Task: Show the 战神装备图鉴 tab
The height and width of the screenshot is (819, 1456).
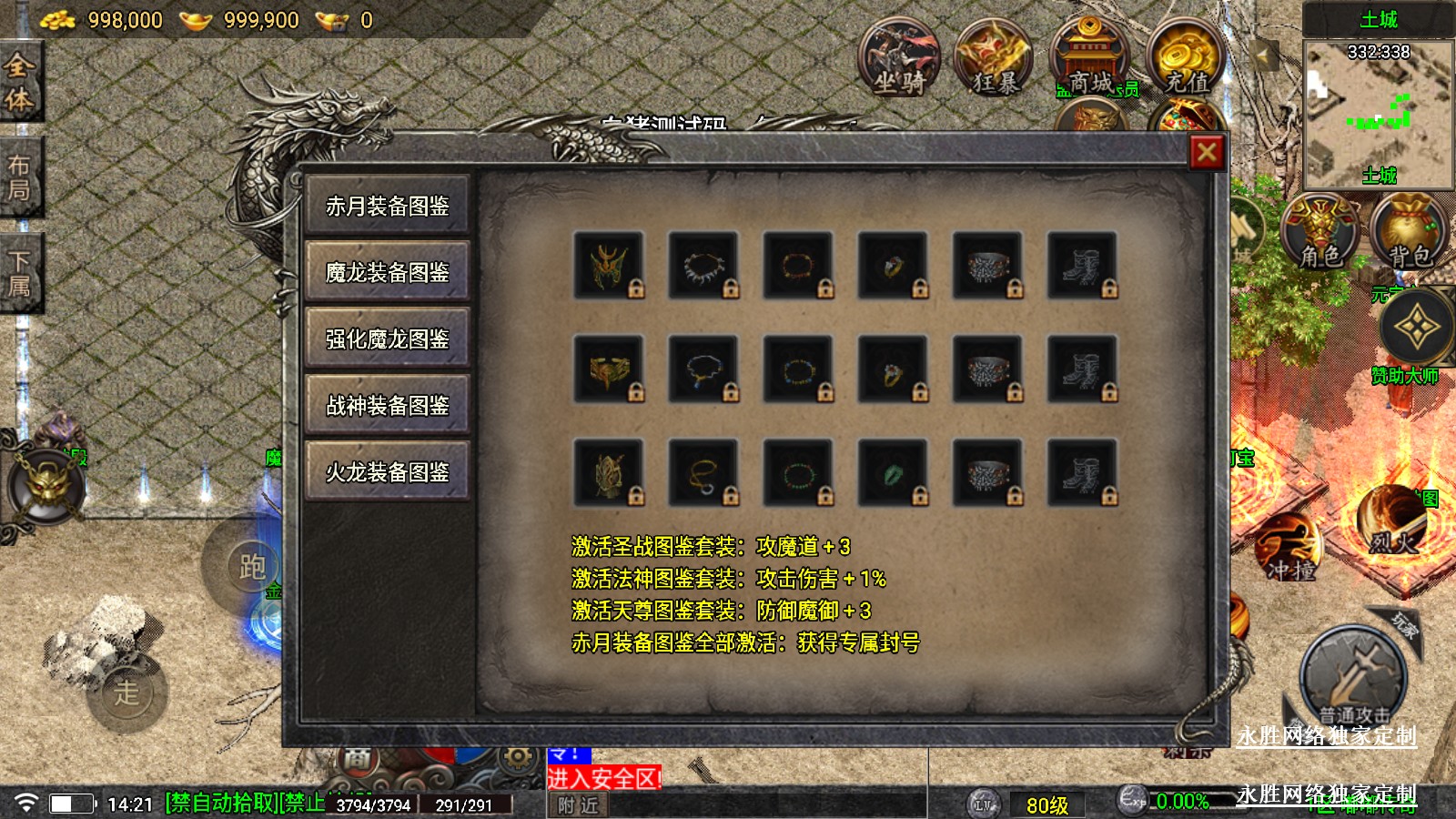Action: tap(388, 406)
